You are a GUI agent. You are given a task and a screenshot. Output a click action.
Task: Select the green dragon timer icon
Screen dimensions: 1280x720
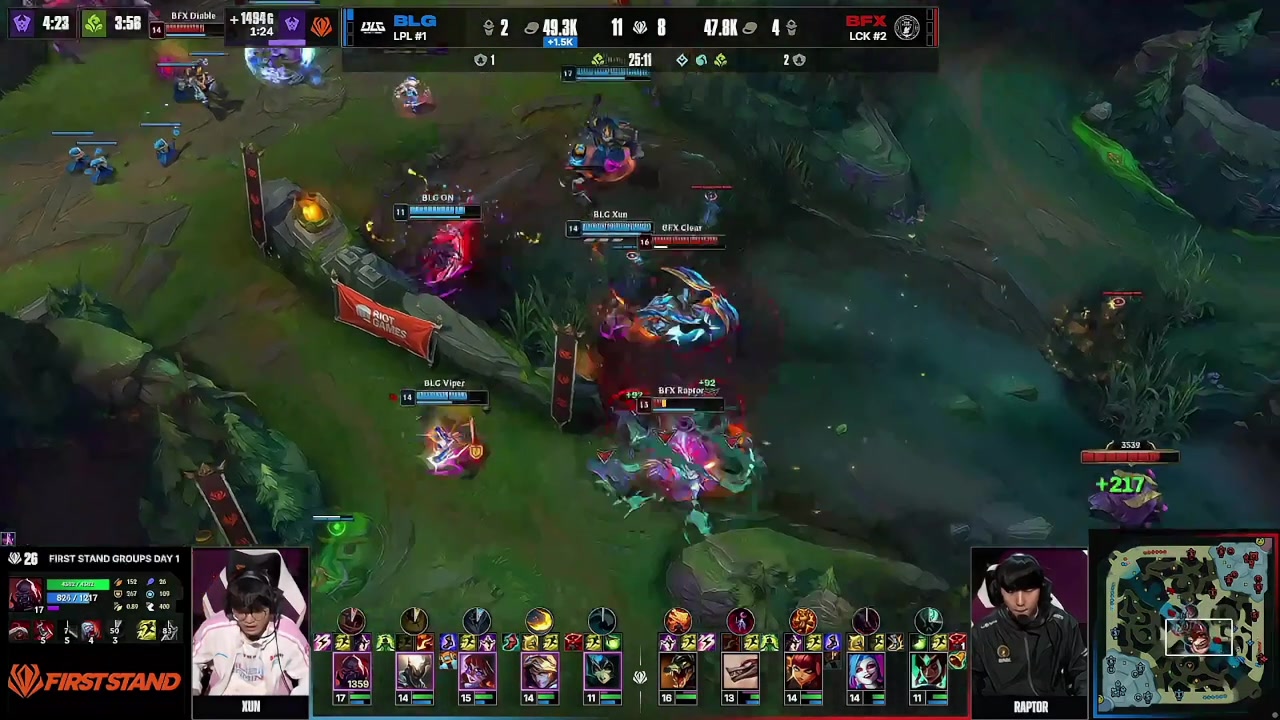coord(93,23)
